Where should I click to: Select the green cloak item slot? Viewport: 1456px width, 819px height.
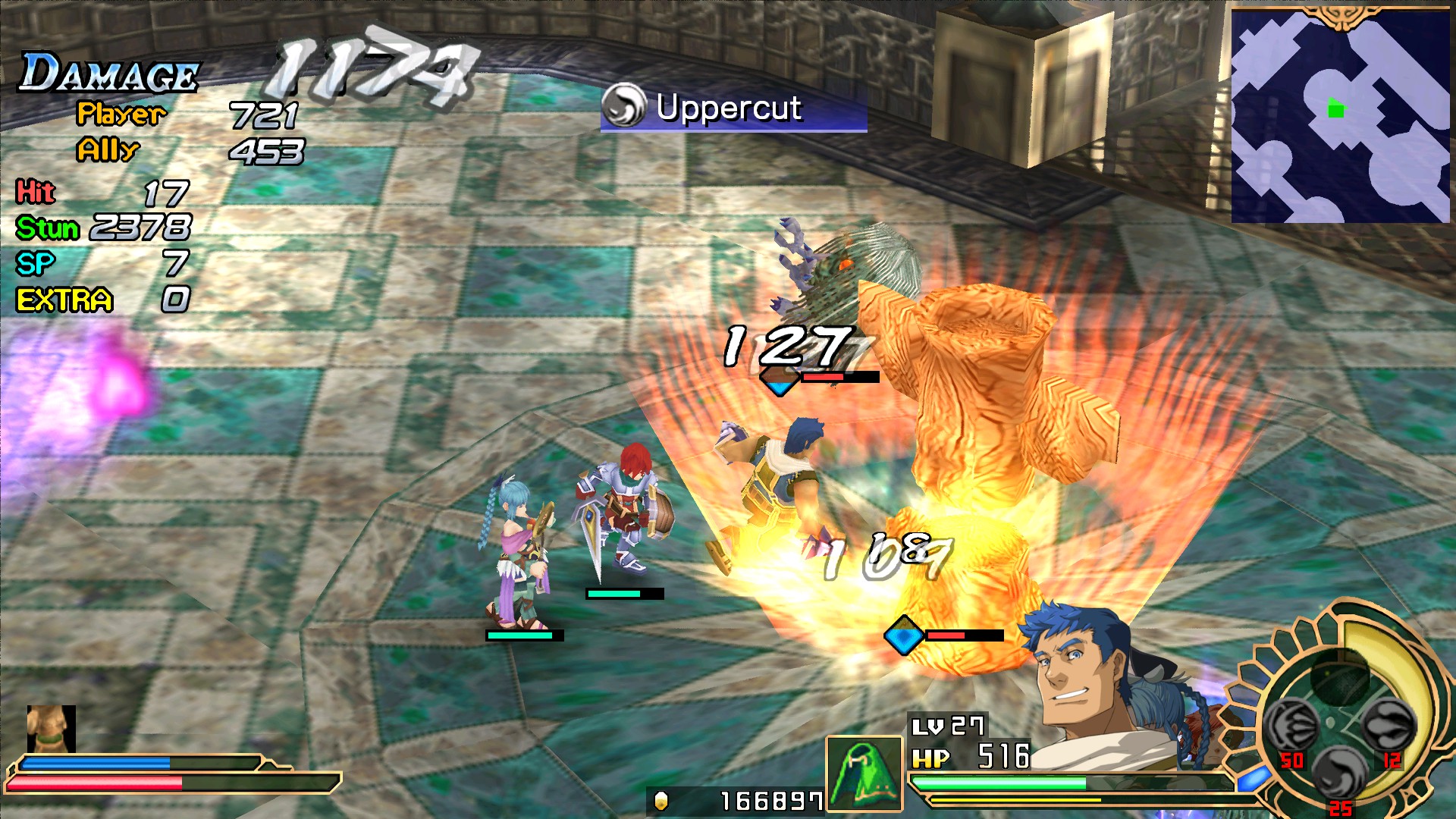864,773
